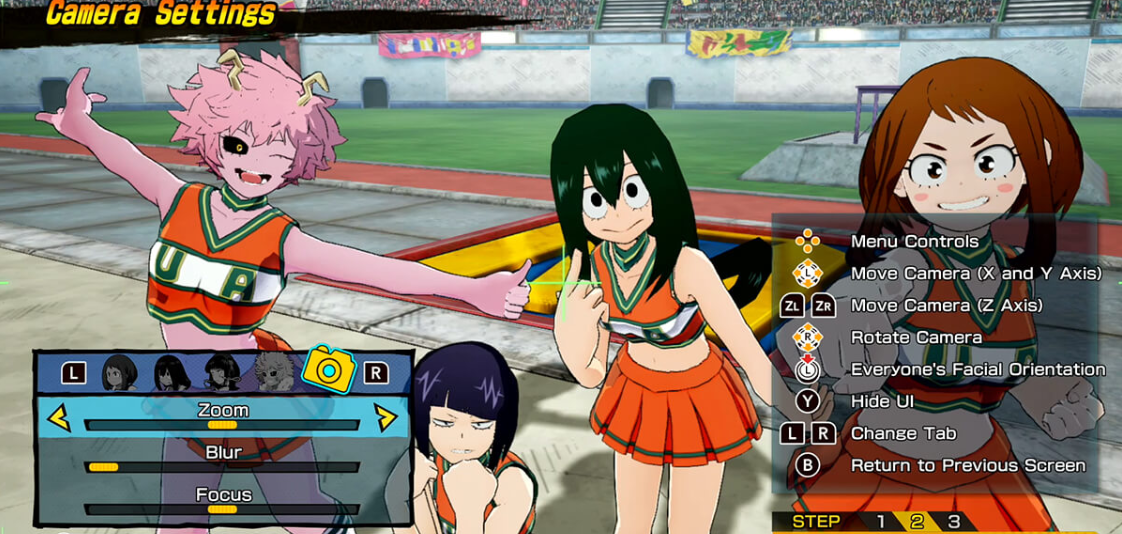Viewport: 1122px width, 534px height.
Task: Jump to step 3
Action: [x=954, y=521]
